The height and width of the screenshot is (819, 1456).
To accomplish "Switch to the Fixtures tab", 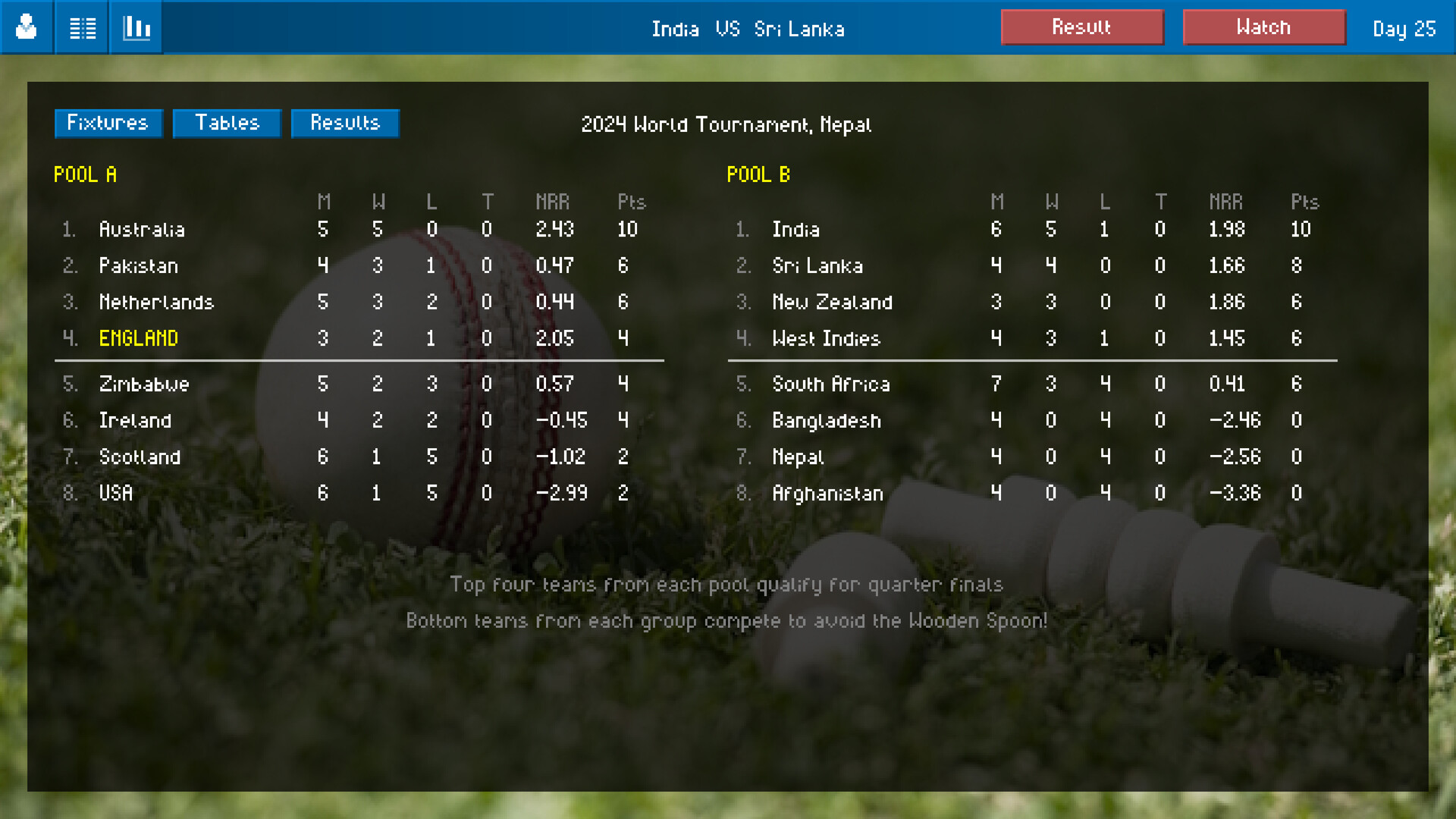I will coord(108,123).
